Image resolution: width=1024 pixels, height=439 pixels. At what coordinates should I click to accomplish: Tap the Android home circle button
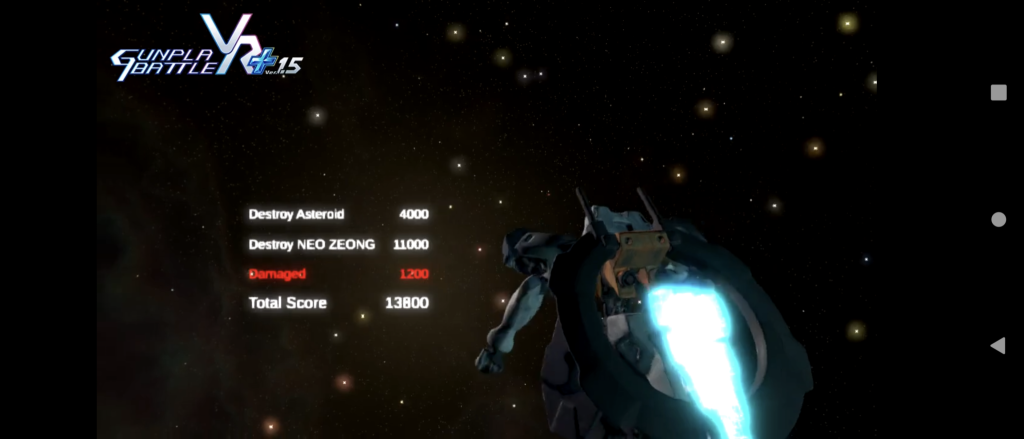998,219
